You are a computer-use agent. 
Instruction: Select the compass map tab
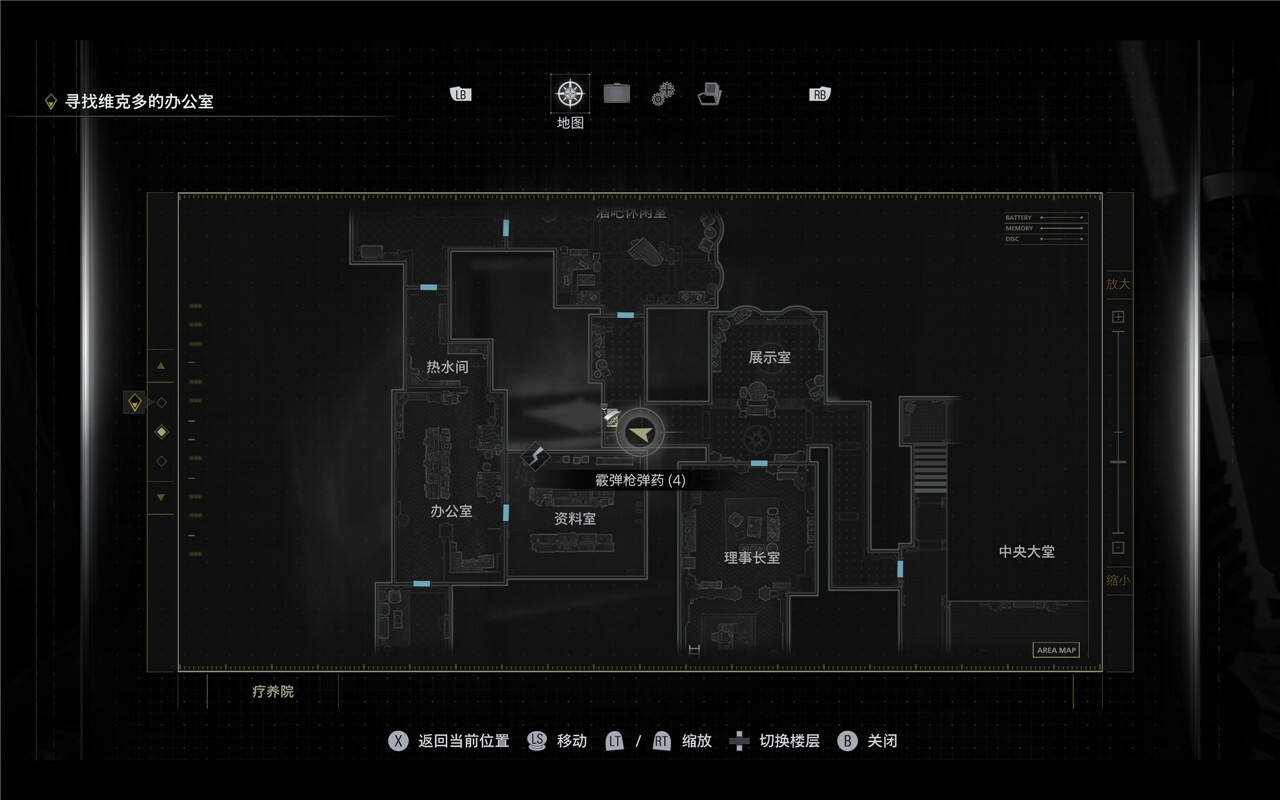570,94
